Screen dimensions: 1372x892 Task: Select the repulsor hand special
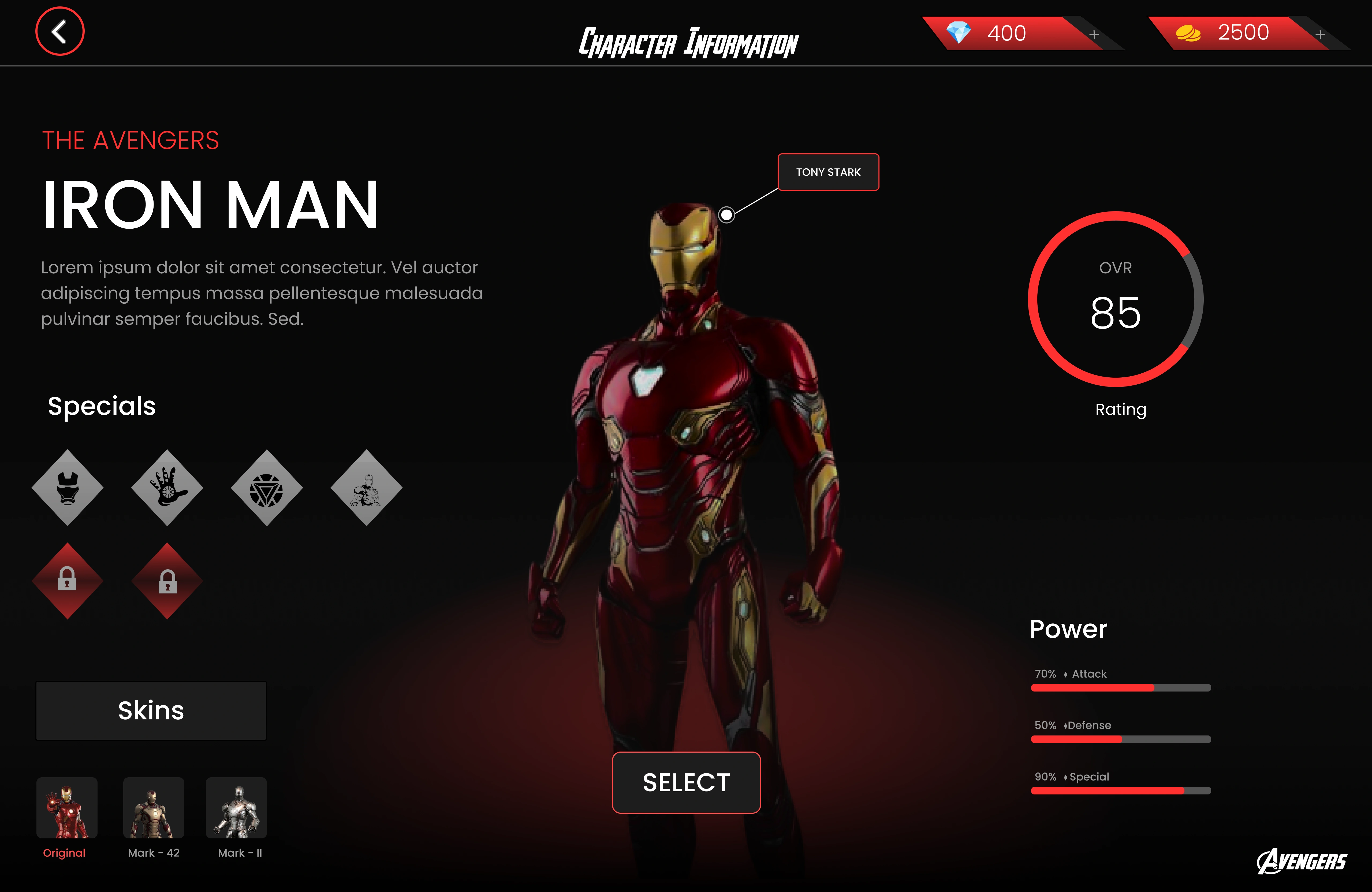(167, 488)
